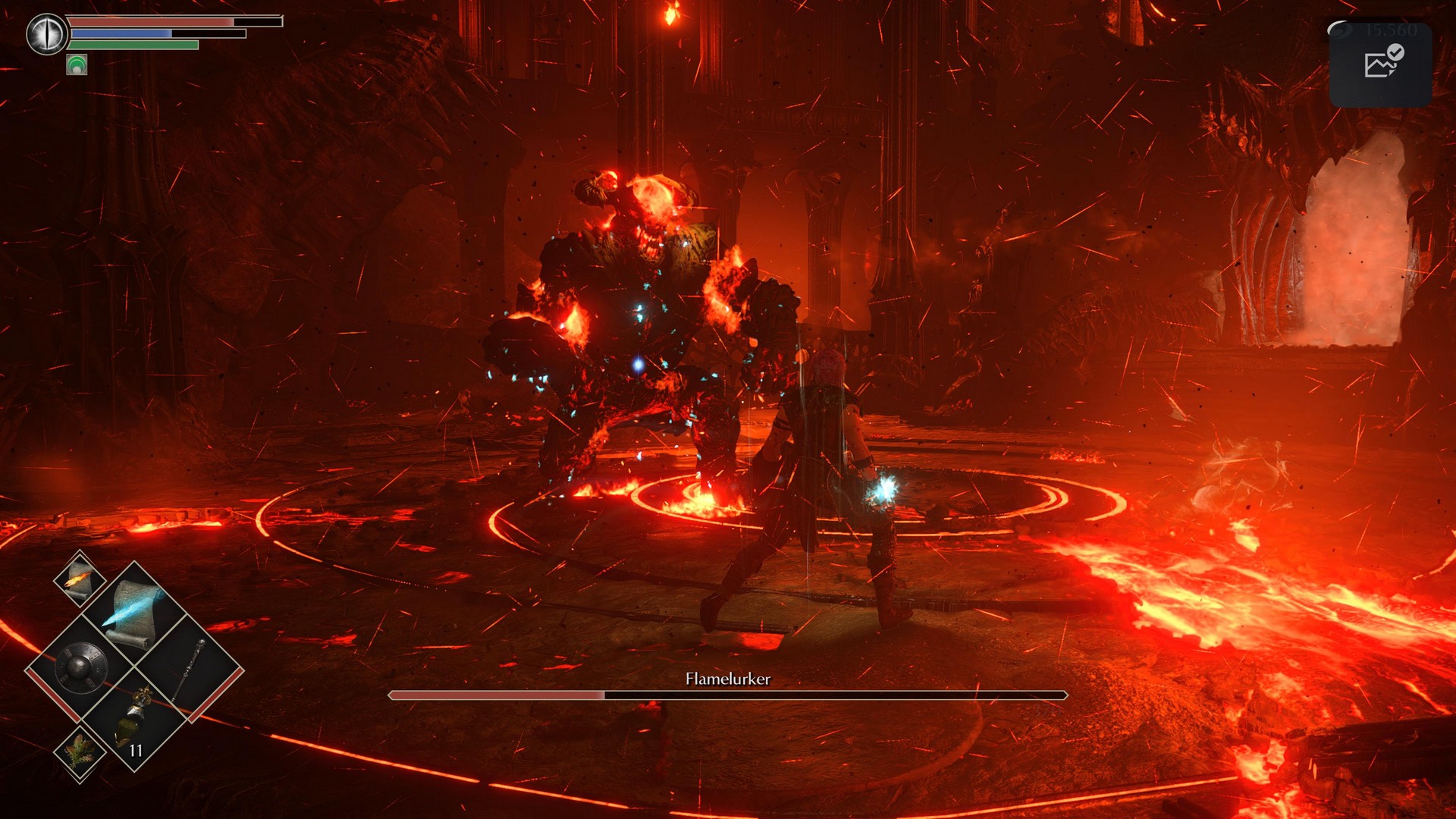Click the player health bar
Viewport: 1456px width, 819px height.
click(x=152, y=24)
